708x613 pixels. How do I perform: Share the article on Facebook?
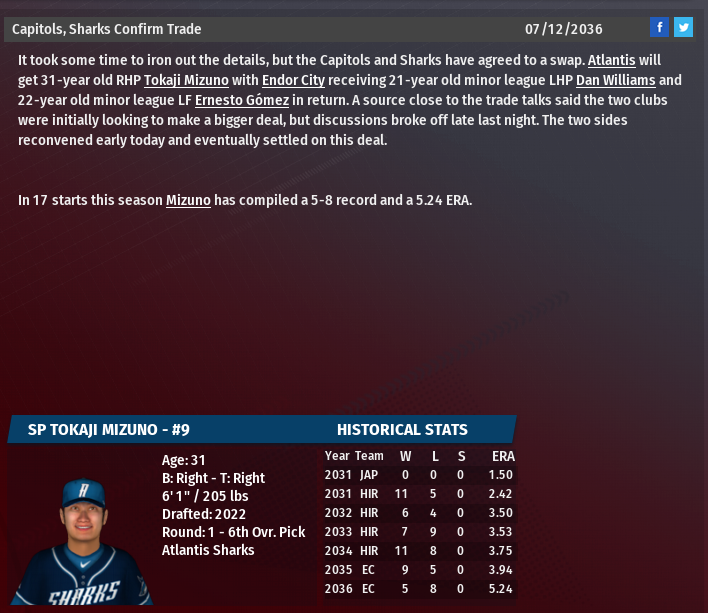659,28
